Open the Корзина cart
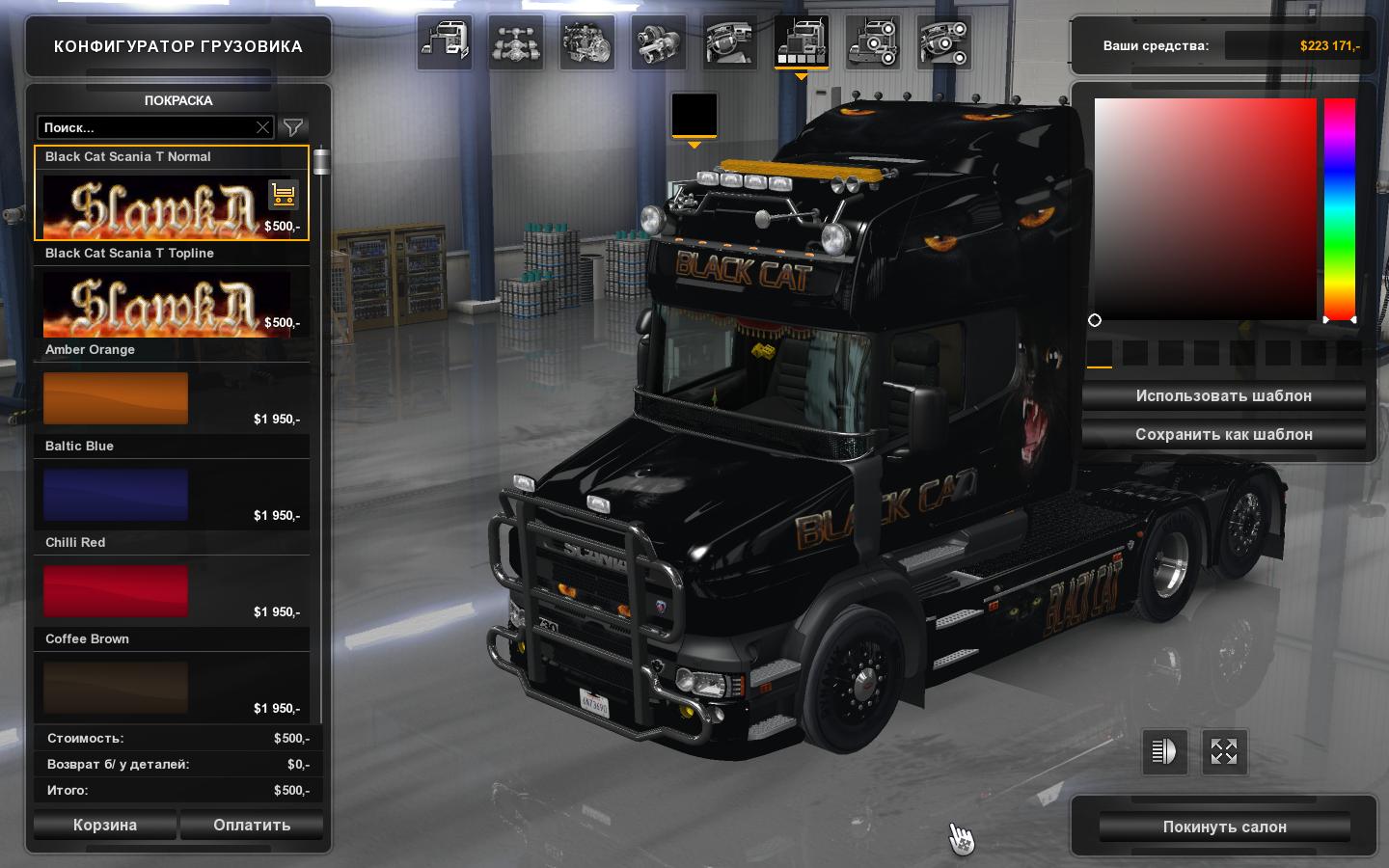The image size is (1389, 868). click(x=105, y=826)
